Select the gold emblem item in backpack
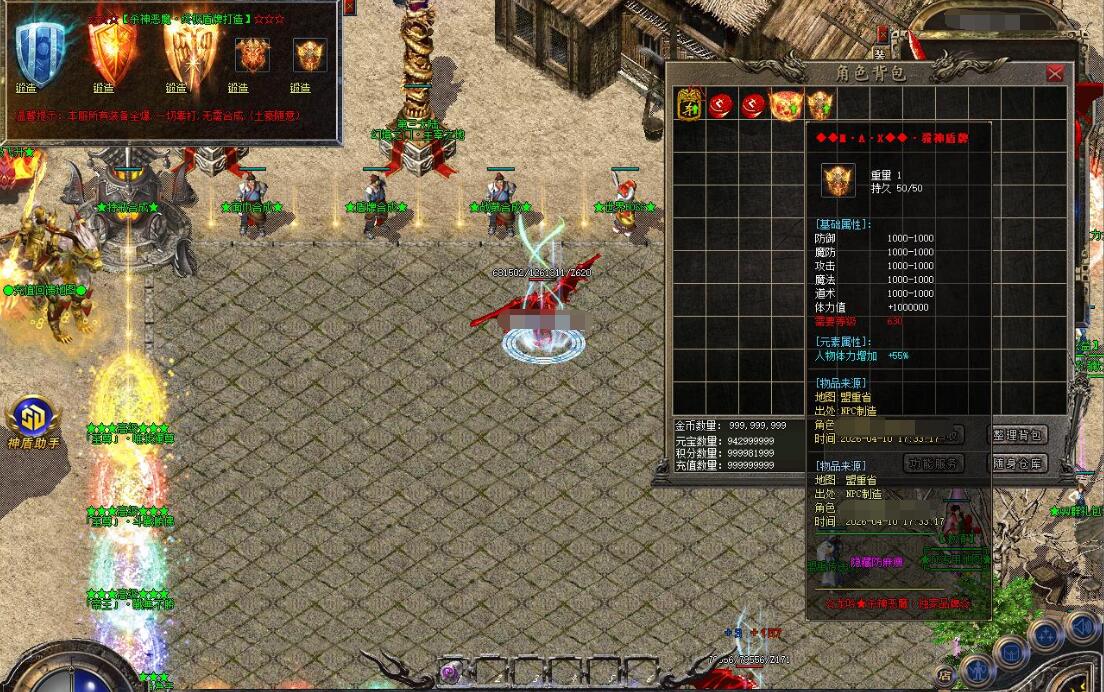 (x=689, y=104)
